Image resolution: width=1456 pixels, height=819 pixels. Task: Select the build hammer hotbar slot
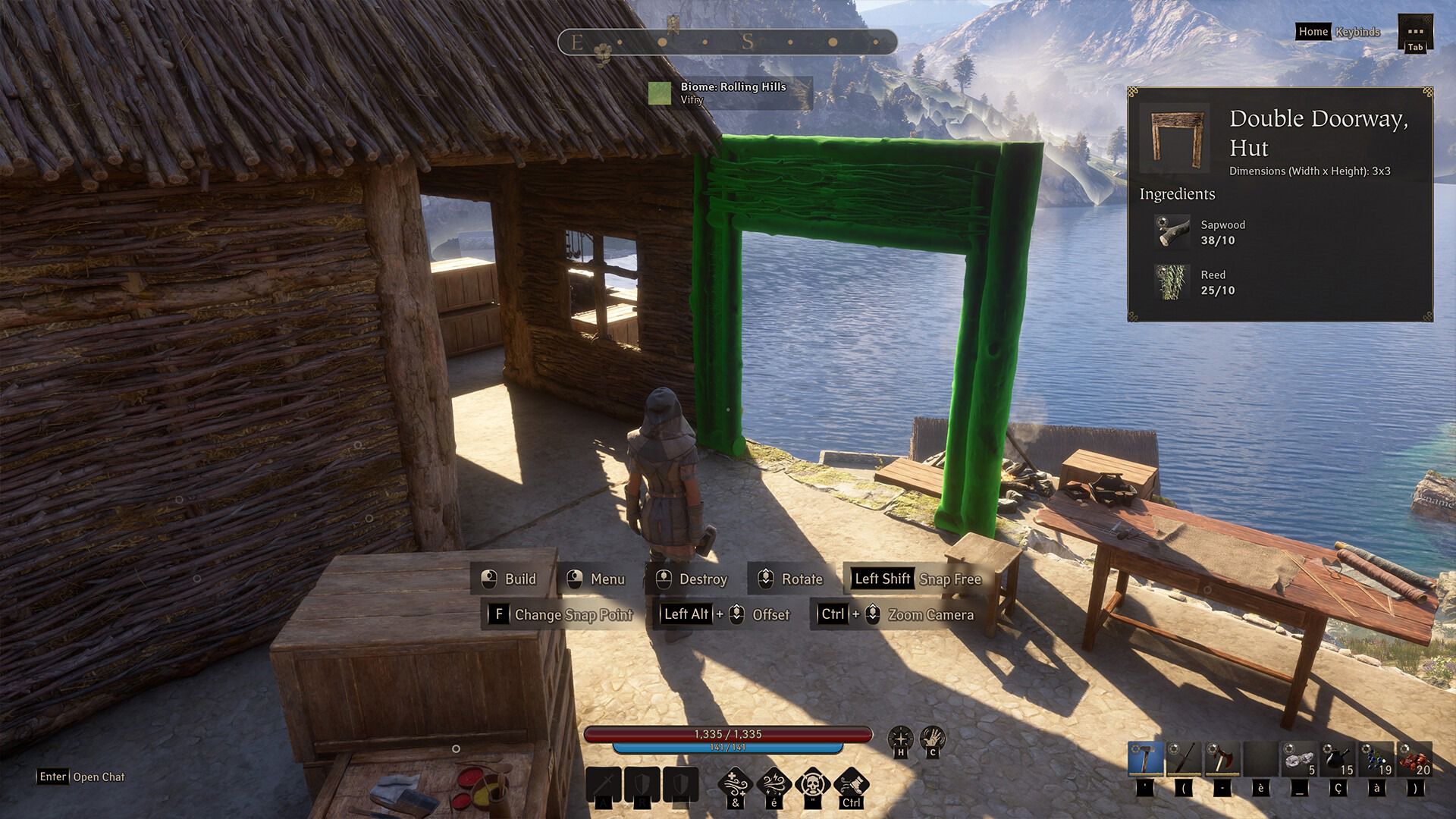point(1145,758)
